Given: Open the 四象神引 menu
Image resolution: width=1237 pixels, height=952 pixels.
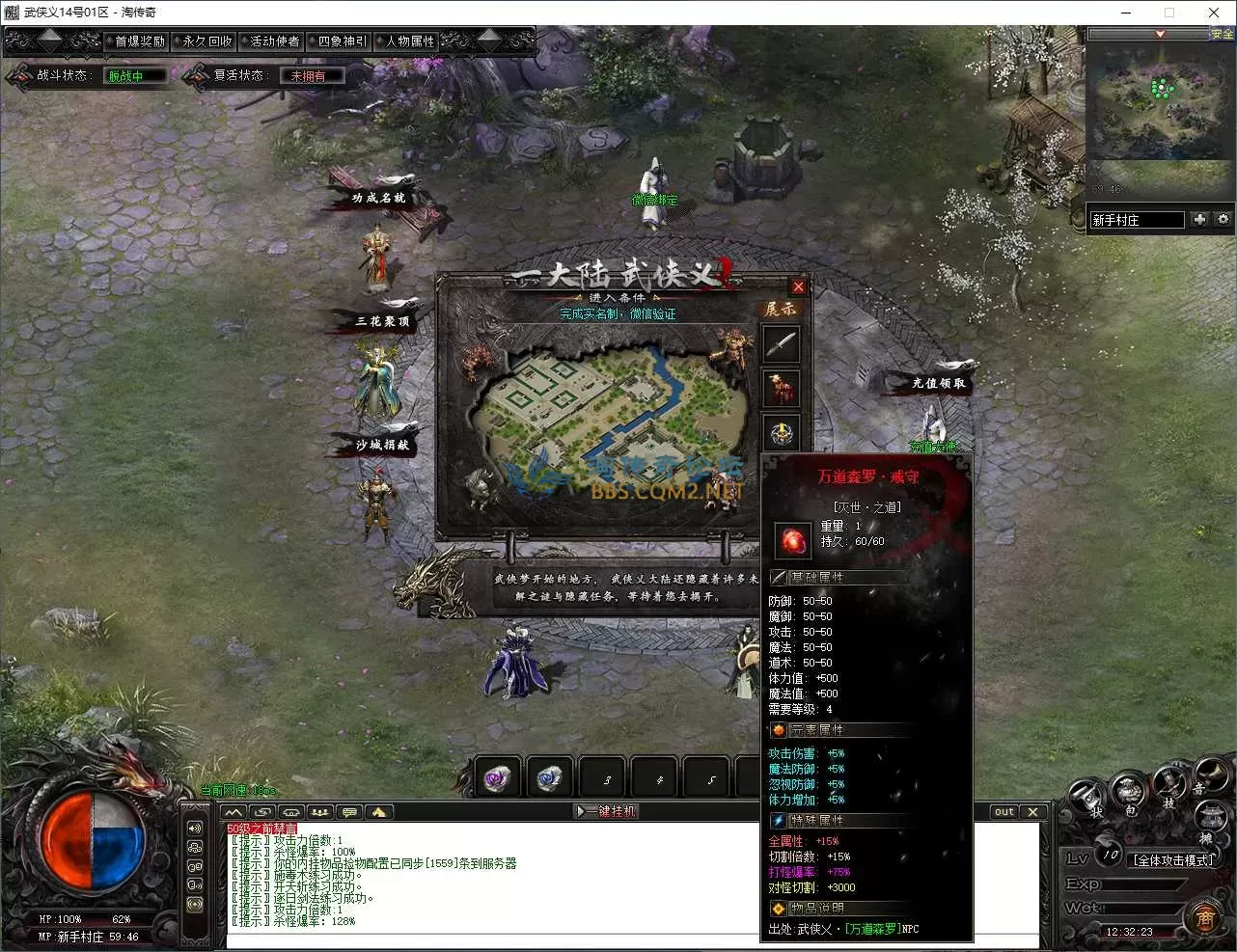Looking at the screenshot, I should pos(343,41).
